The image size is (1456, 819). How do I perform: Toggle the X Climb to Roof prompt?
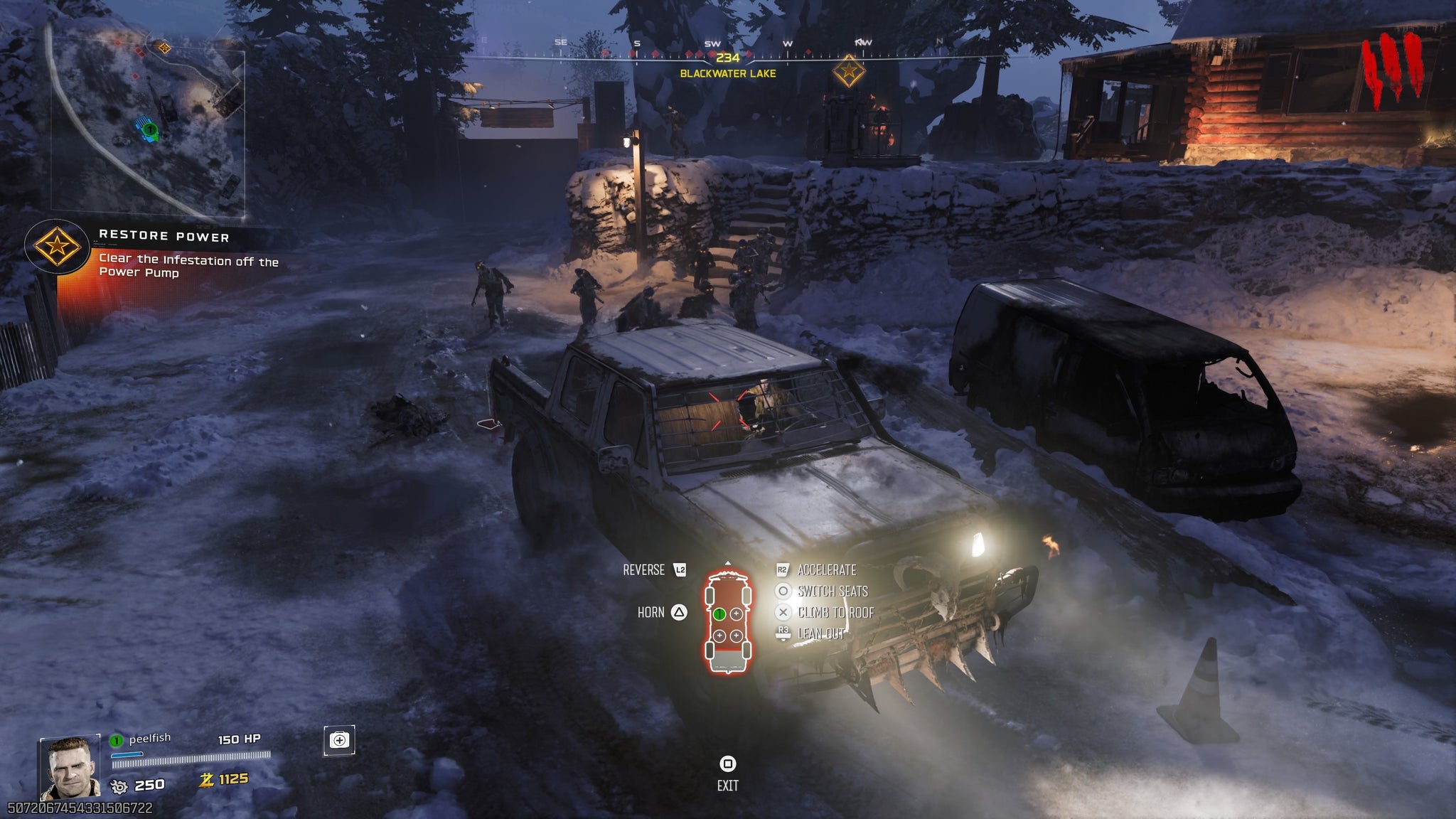coord(783,611)
